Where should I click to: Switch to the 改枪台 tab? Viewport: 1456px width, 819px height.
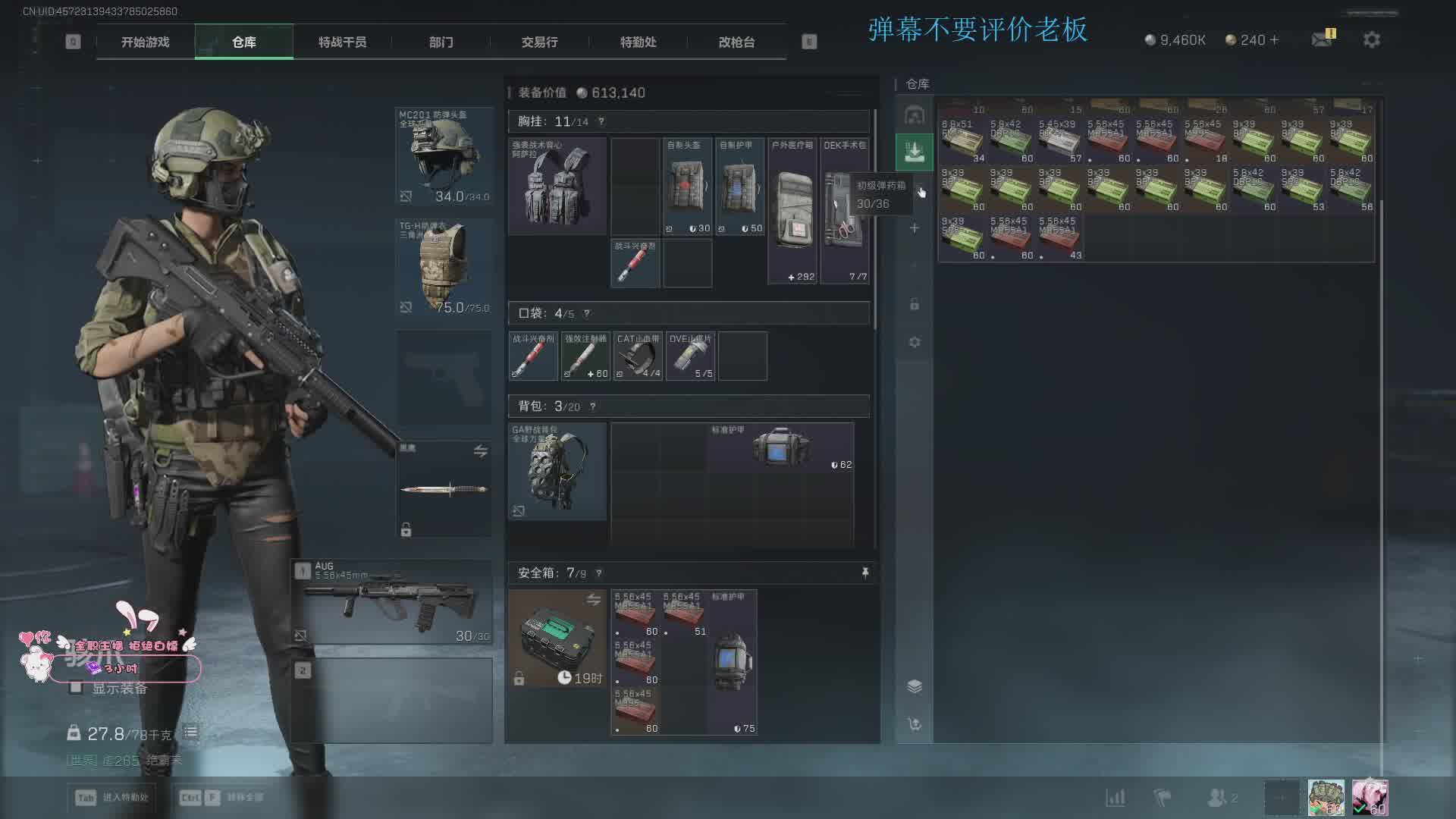736,42
